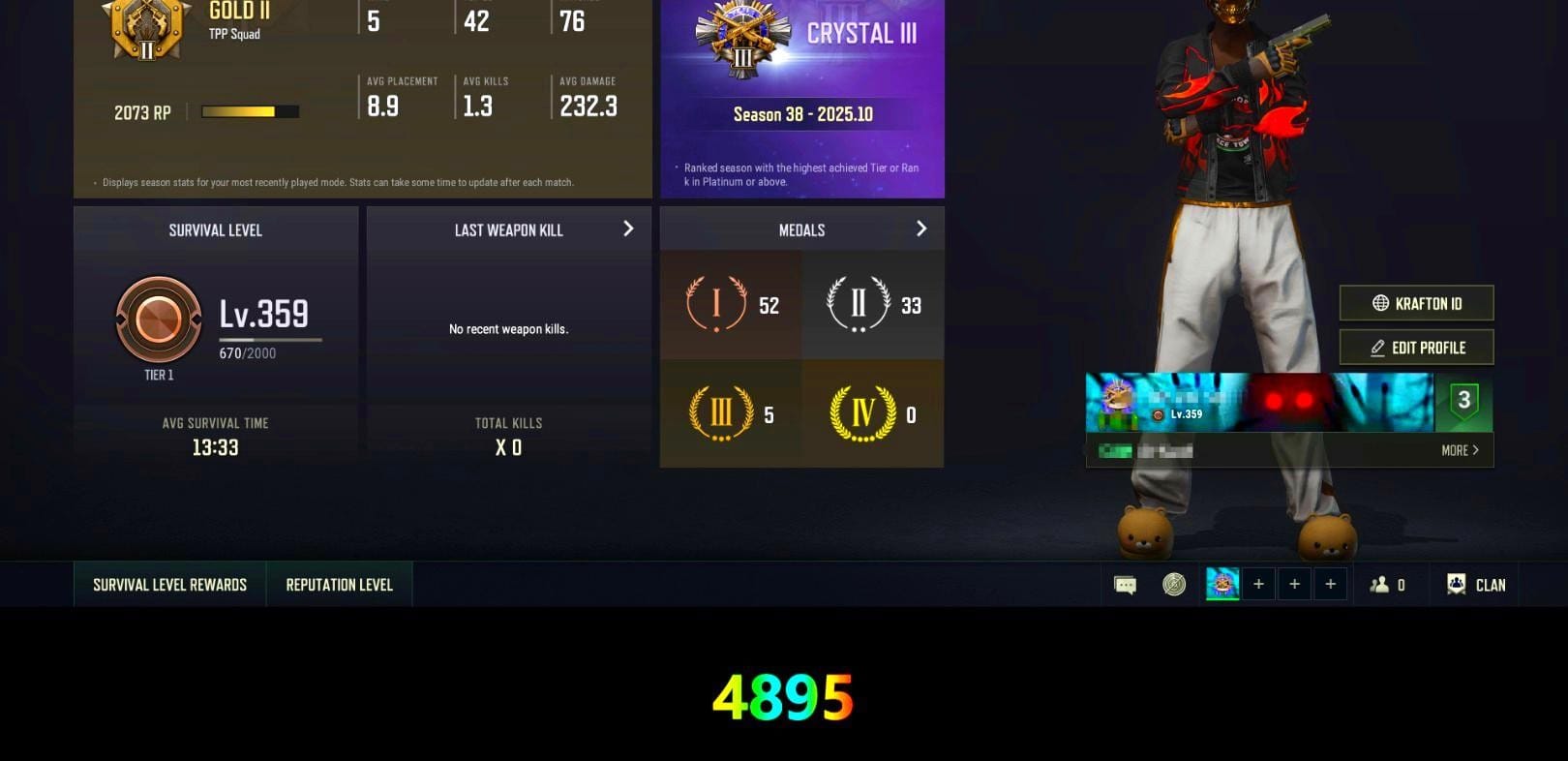Switch to the Survival Level Rewards tab
1568x761 pixels.
(x=168, y=584)
